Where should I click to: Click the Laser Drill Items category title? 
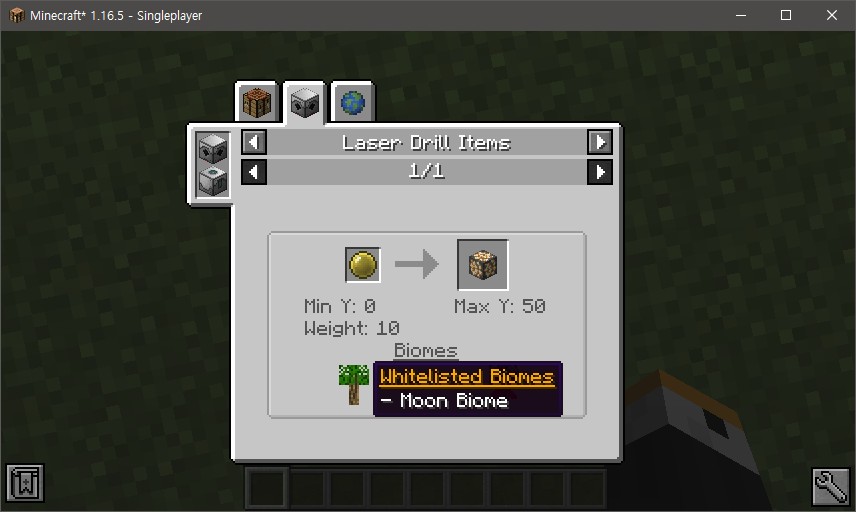pos(427,142)
